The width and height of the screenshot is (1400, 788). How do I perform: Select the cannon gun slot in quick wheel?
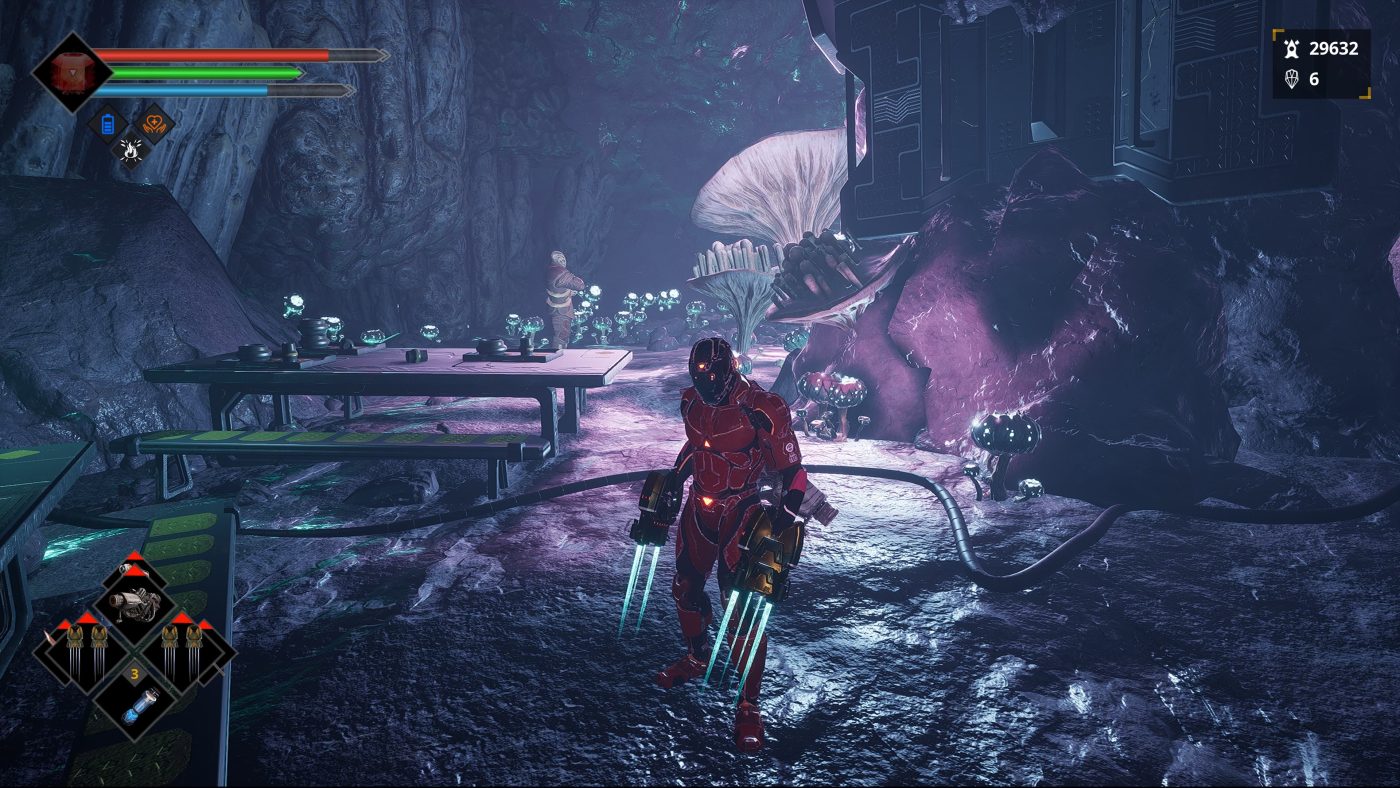134,603
